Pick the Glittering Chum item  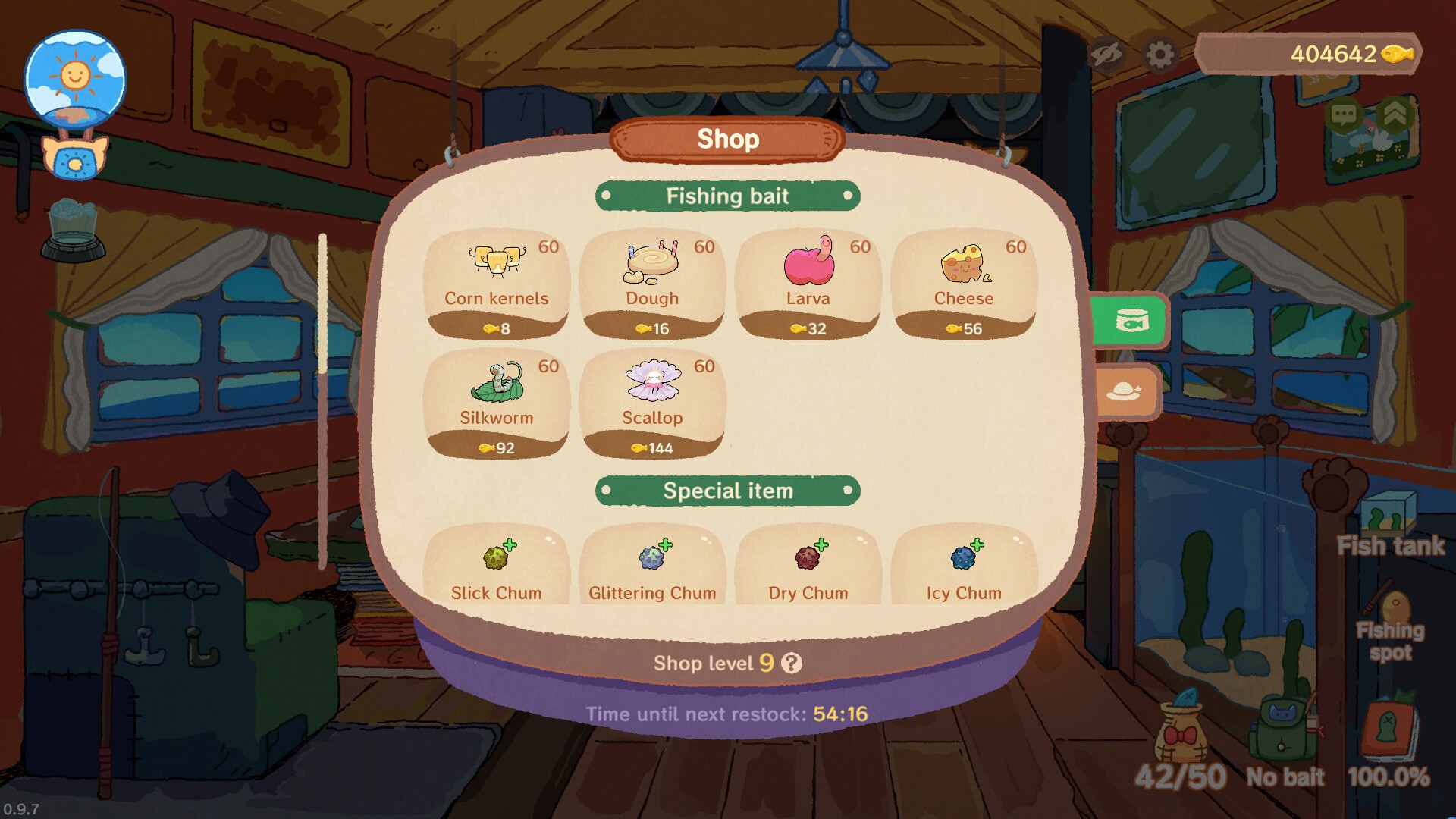pyautogui.click(x=652, y=567)
